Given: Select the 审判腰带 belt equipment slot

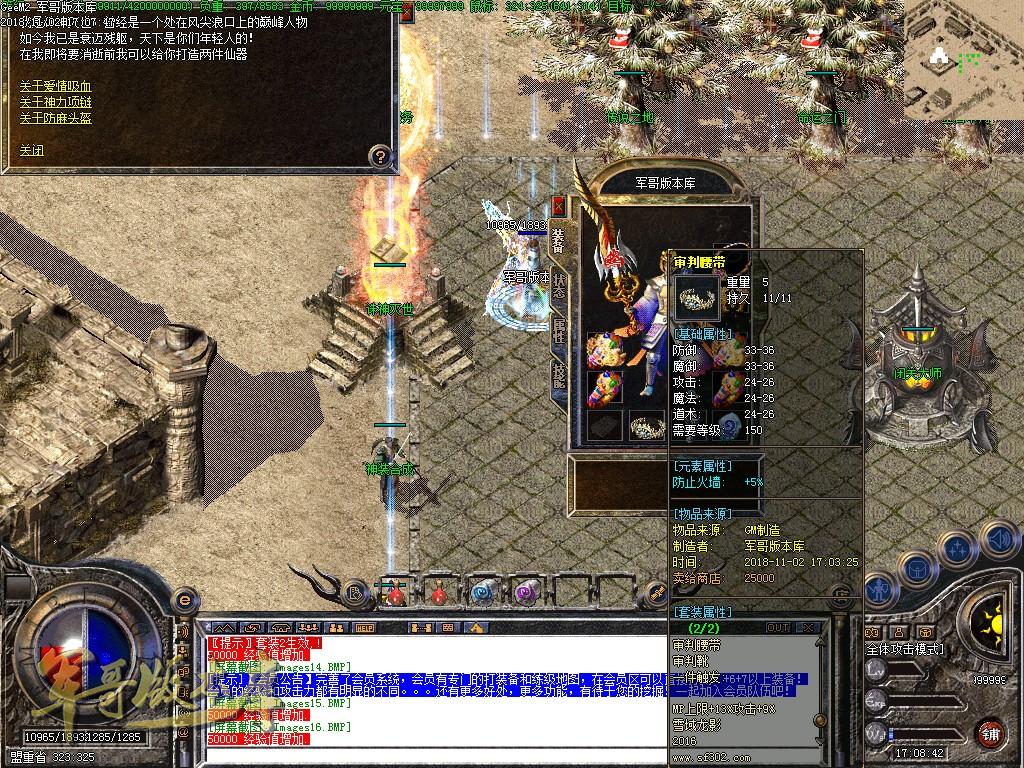Looking at the screenshot, I should click(x=648, y=426).
